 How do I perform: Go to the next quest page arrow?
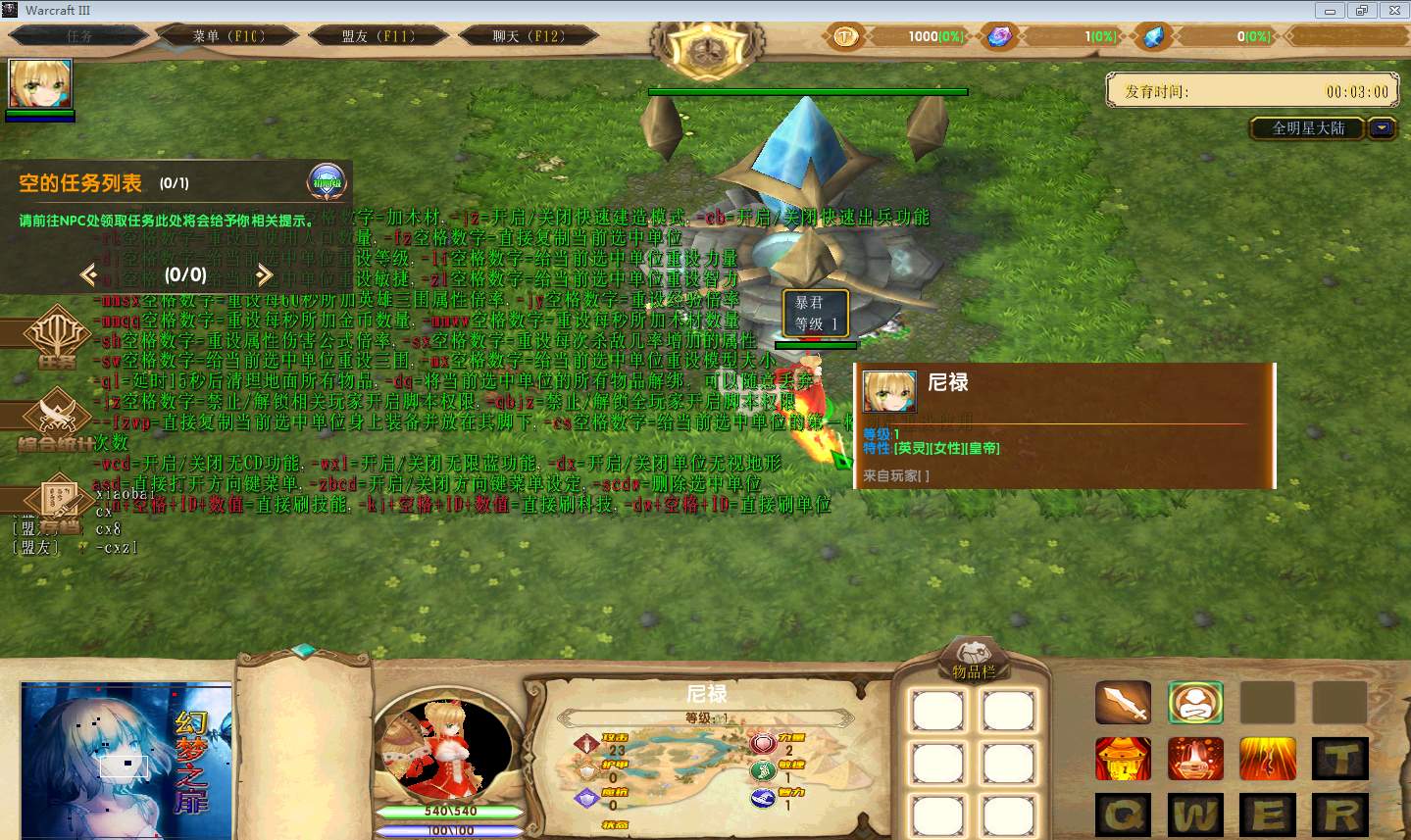(264, 274)
